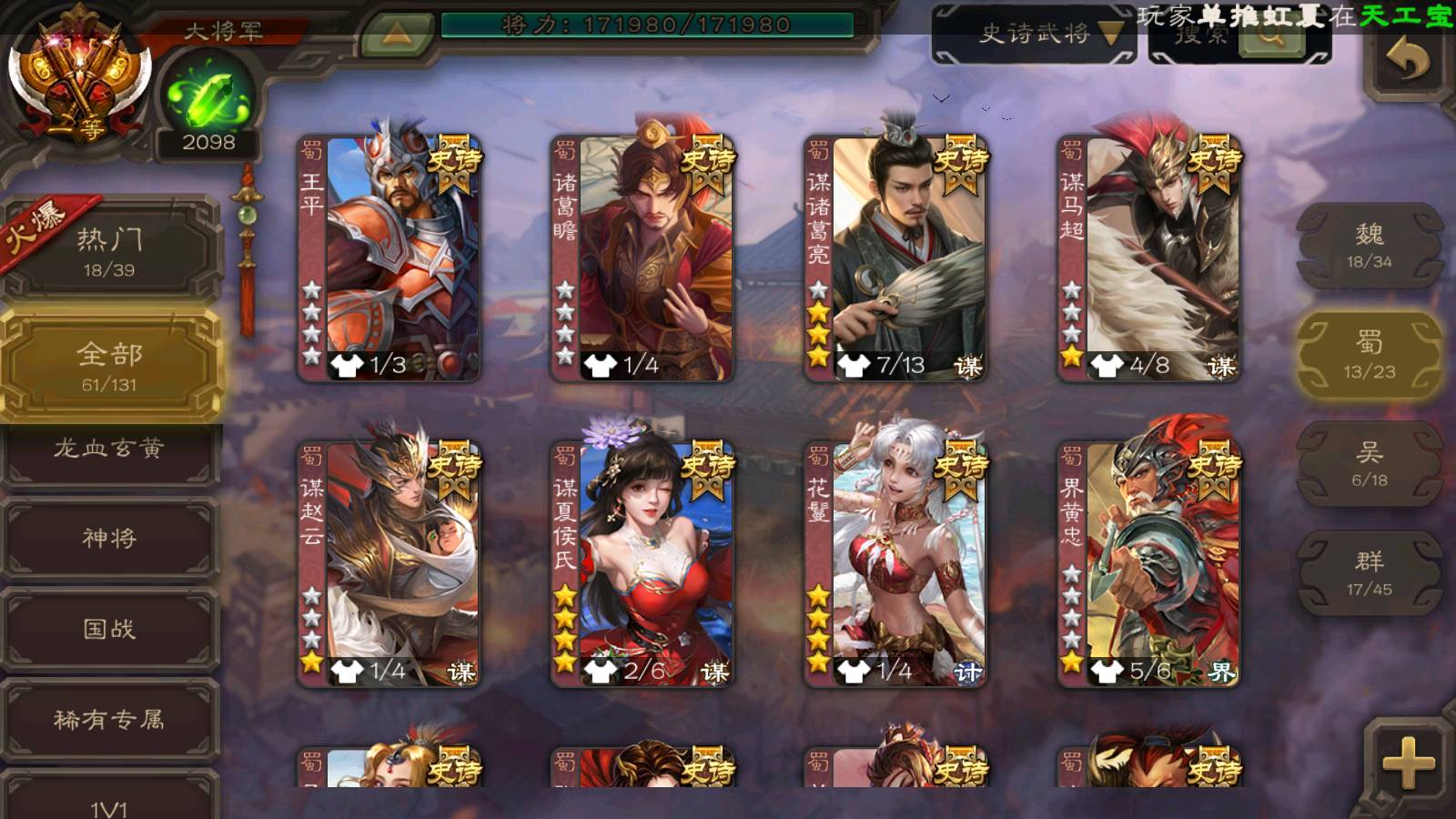
Task: Switch to the 全部 tab
Action: point(109,366)
